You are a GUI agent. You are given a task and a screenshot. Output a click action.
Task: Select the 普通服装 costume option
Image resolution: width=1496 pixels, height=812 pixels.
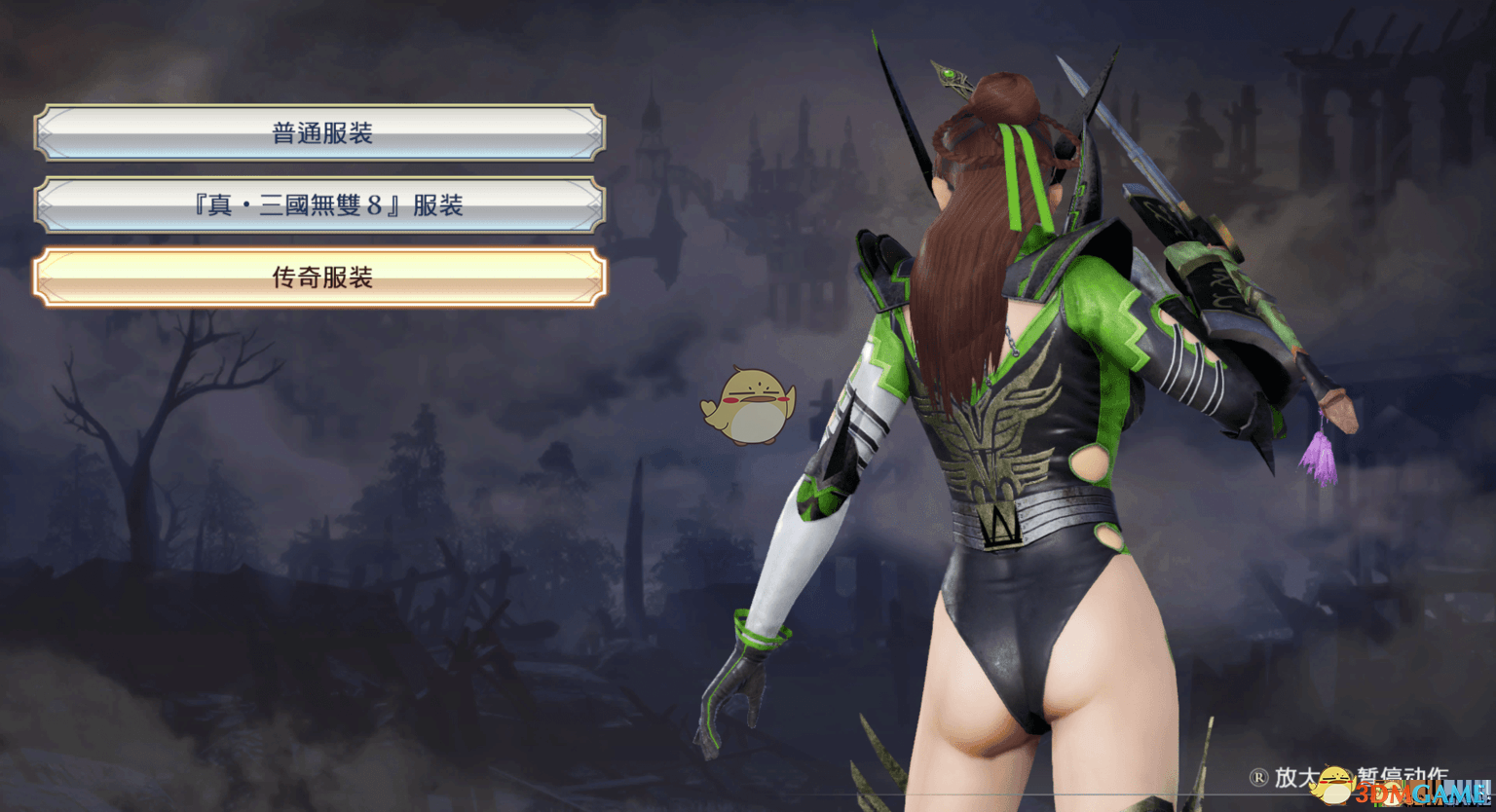321,131
